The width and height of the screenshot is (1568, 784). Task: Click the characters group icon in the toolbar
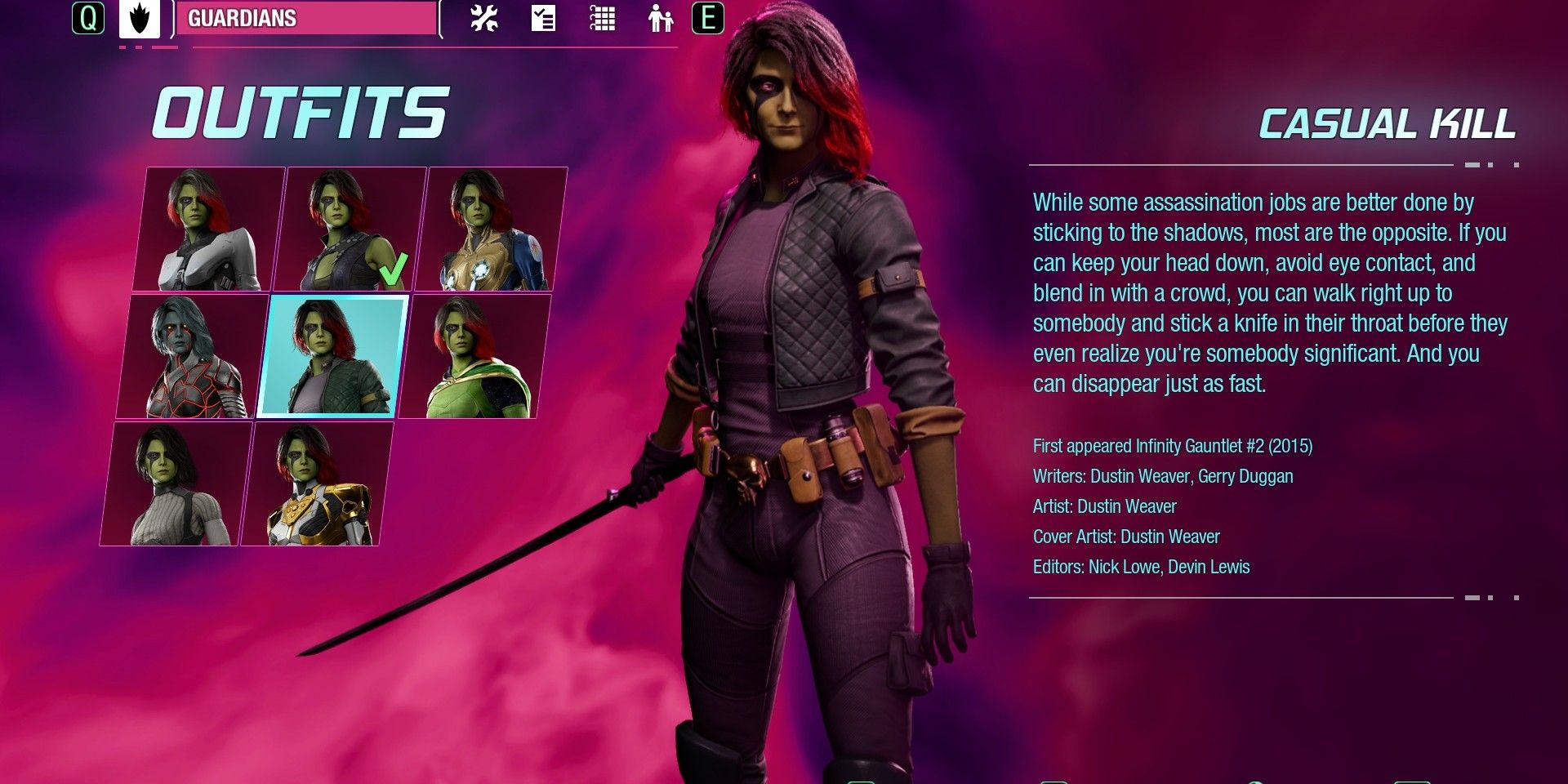[x=660, y=20]
